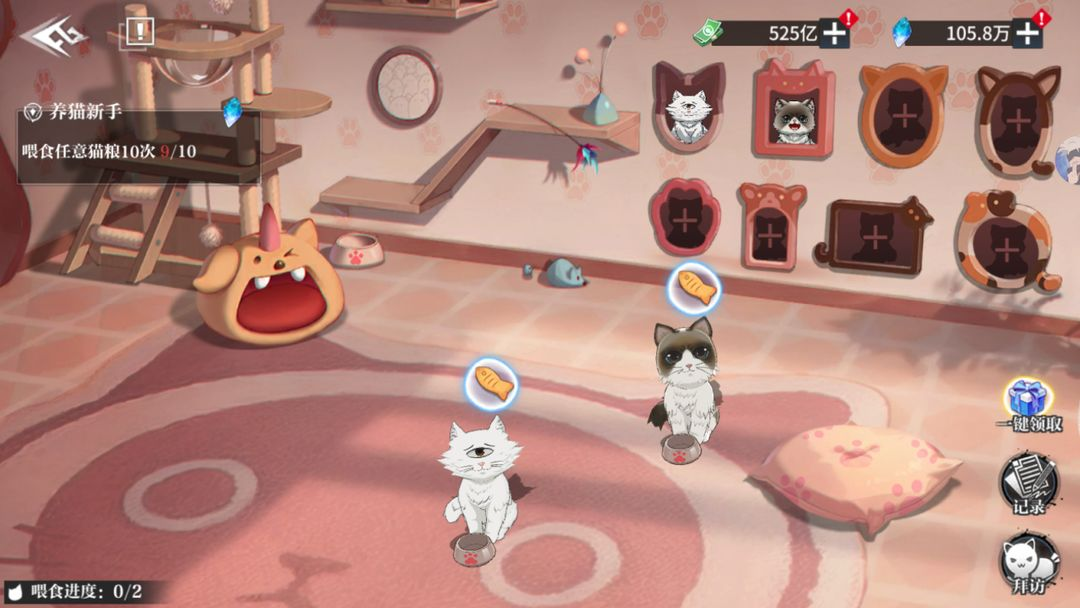Select the grumpy cat portrait frame

click(795, 112)
